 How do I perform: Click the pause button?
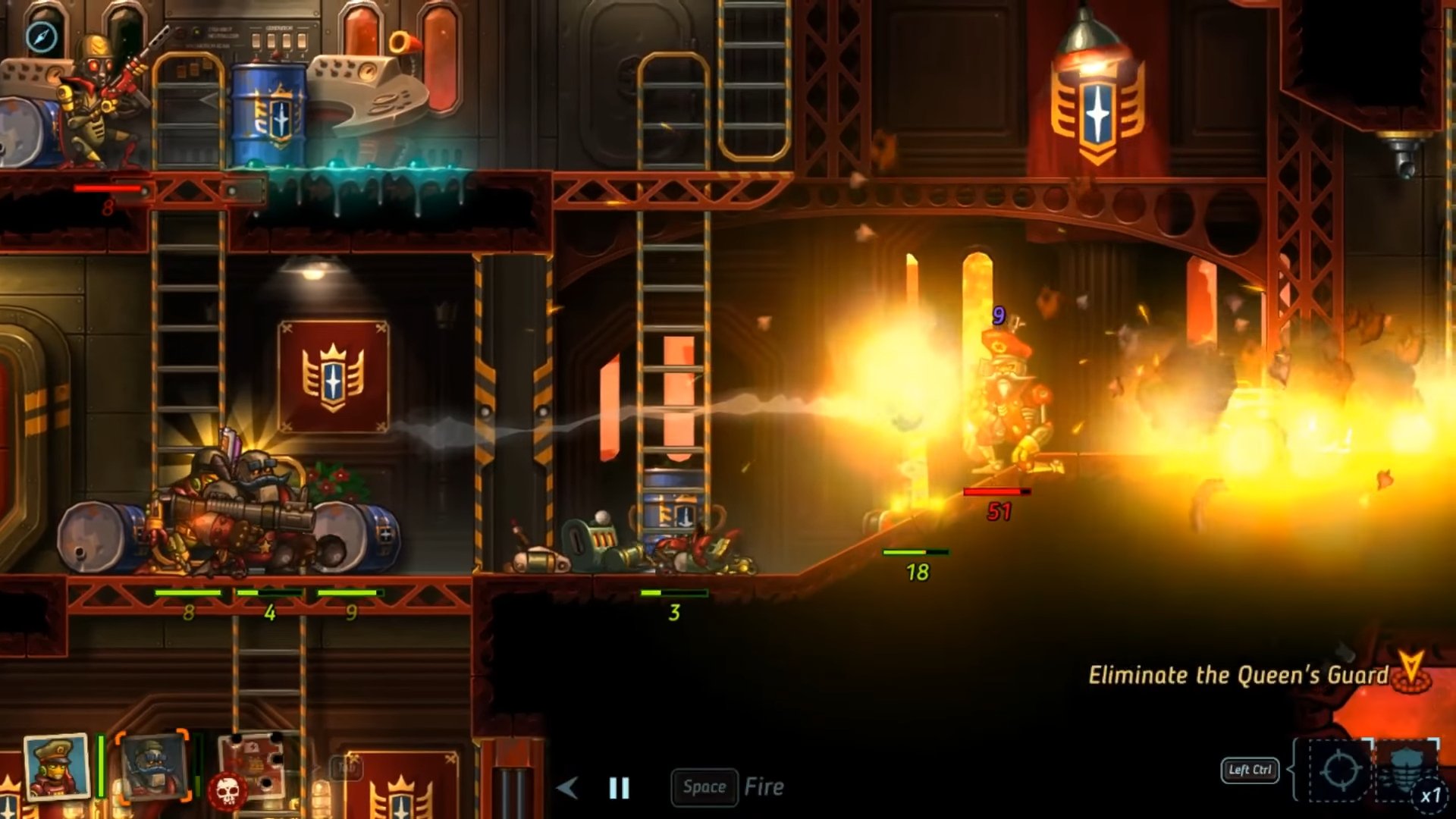coord(619,788)
